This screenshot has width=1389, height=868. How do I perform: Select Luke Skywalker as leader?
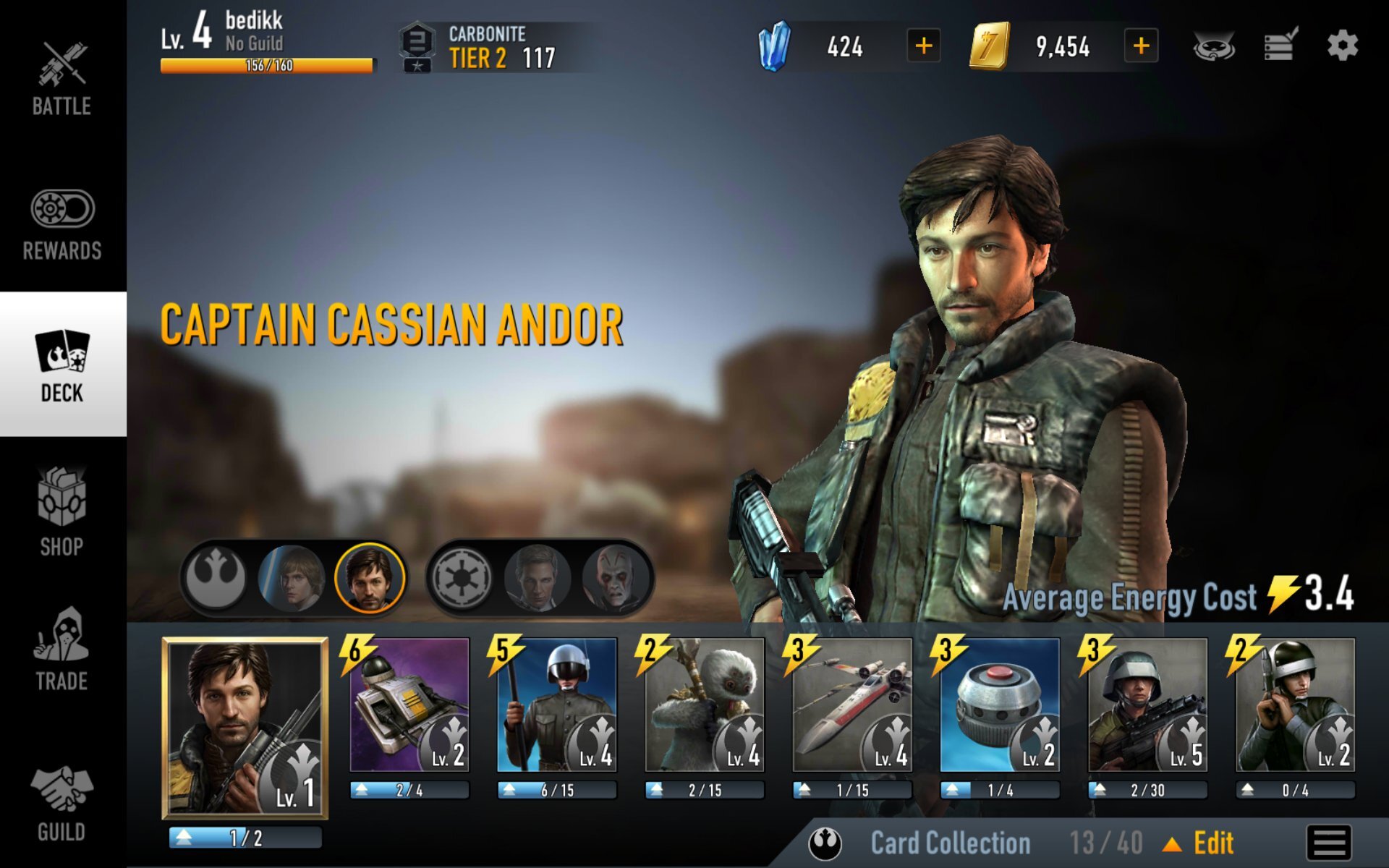coord(291,576)
